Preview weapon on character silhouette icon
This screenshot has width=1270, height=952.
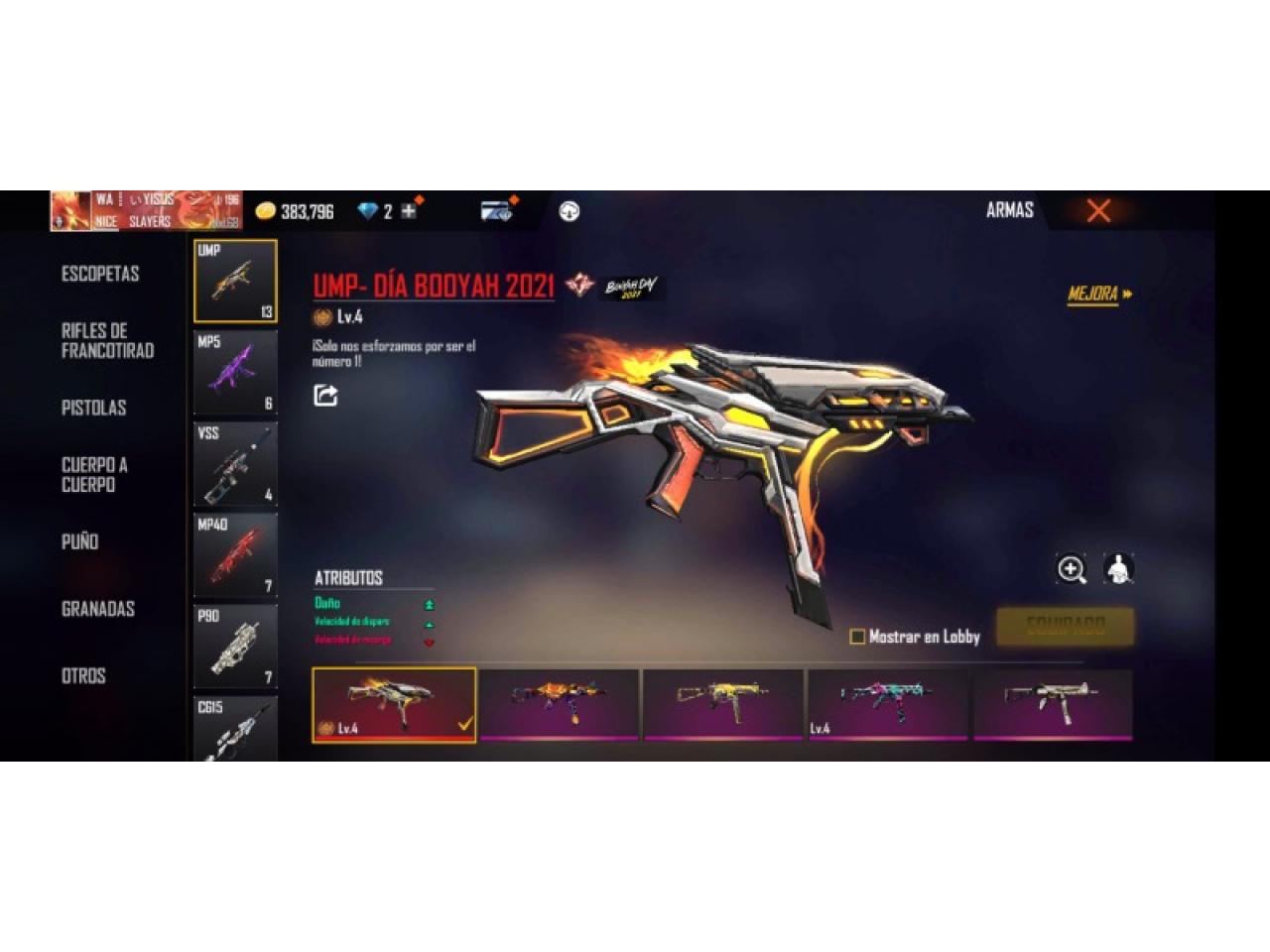coord(1118,569)
